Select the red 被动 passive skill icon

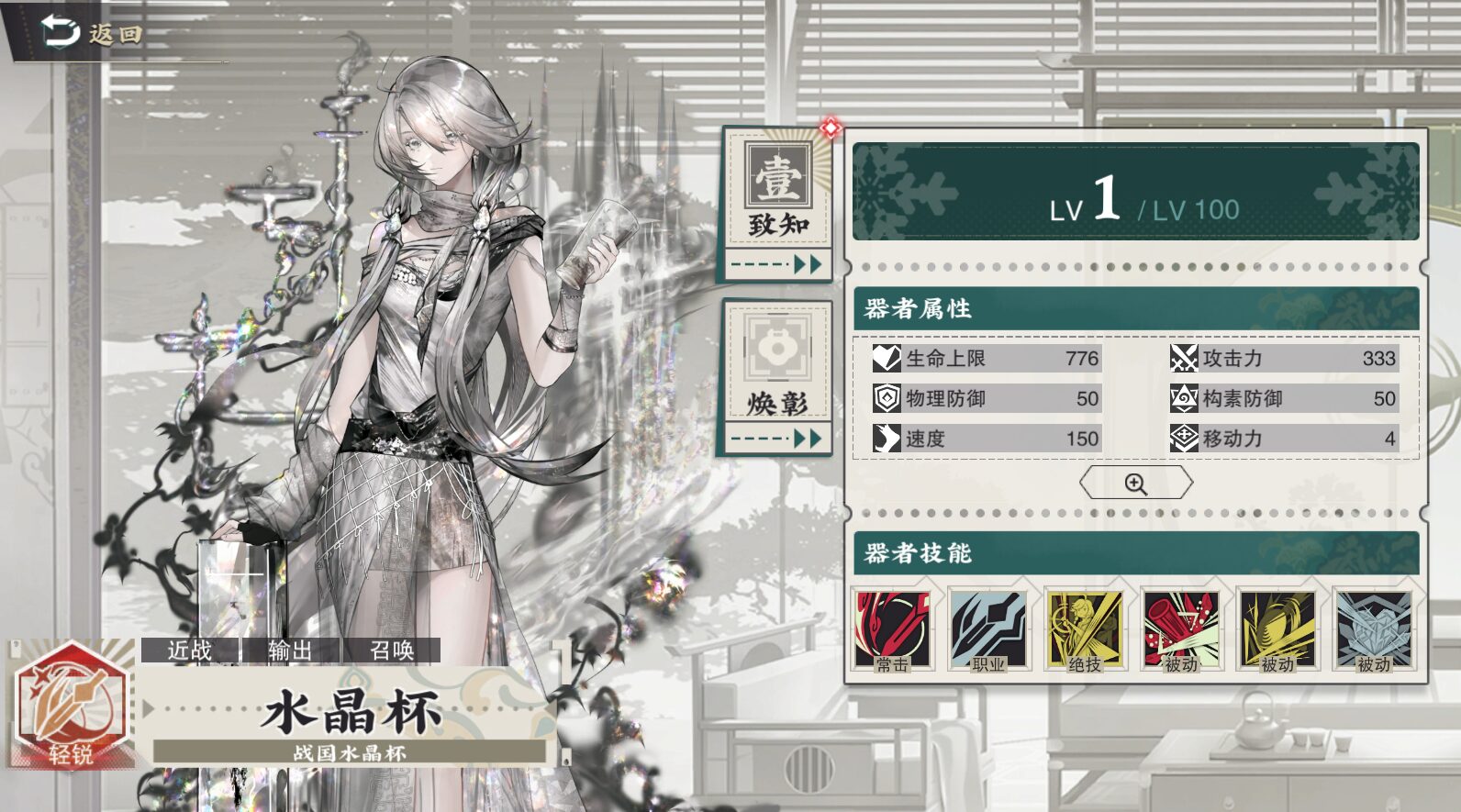[x=1181, y=631]
